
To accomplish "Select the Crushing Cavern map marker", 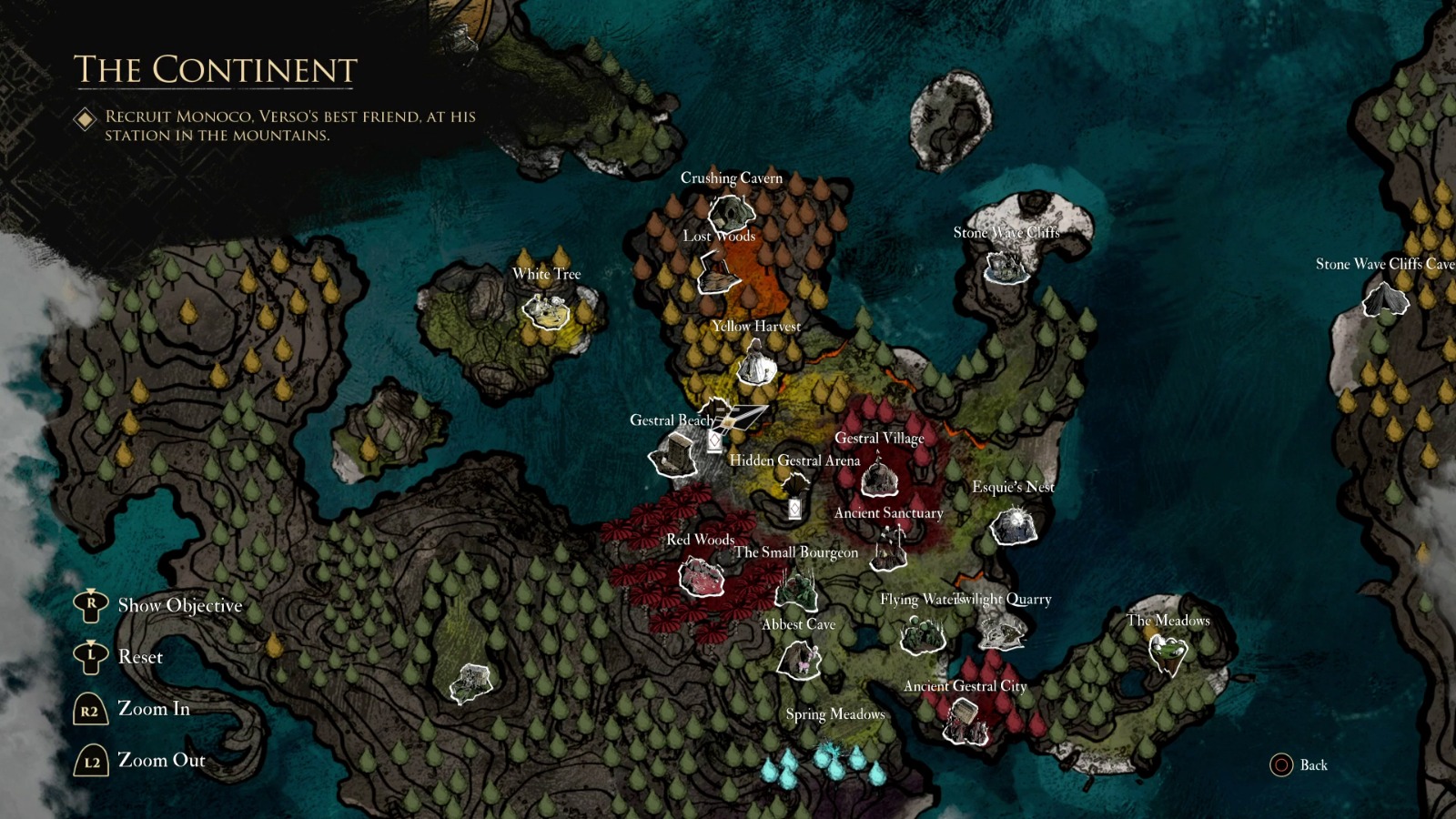I will 731,212.
